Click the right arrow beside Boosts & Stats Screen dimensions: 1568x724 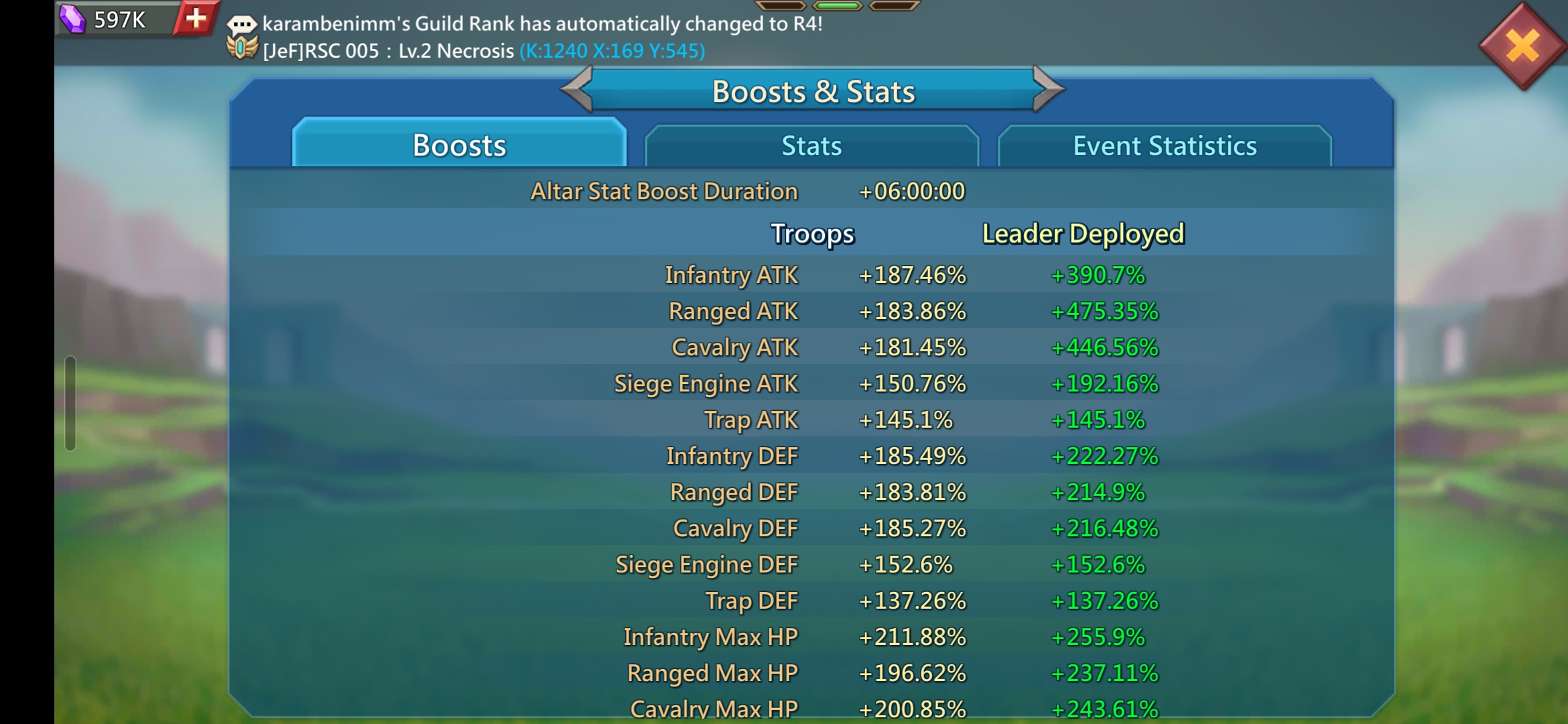[1048, 90]
